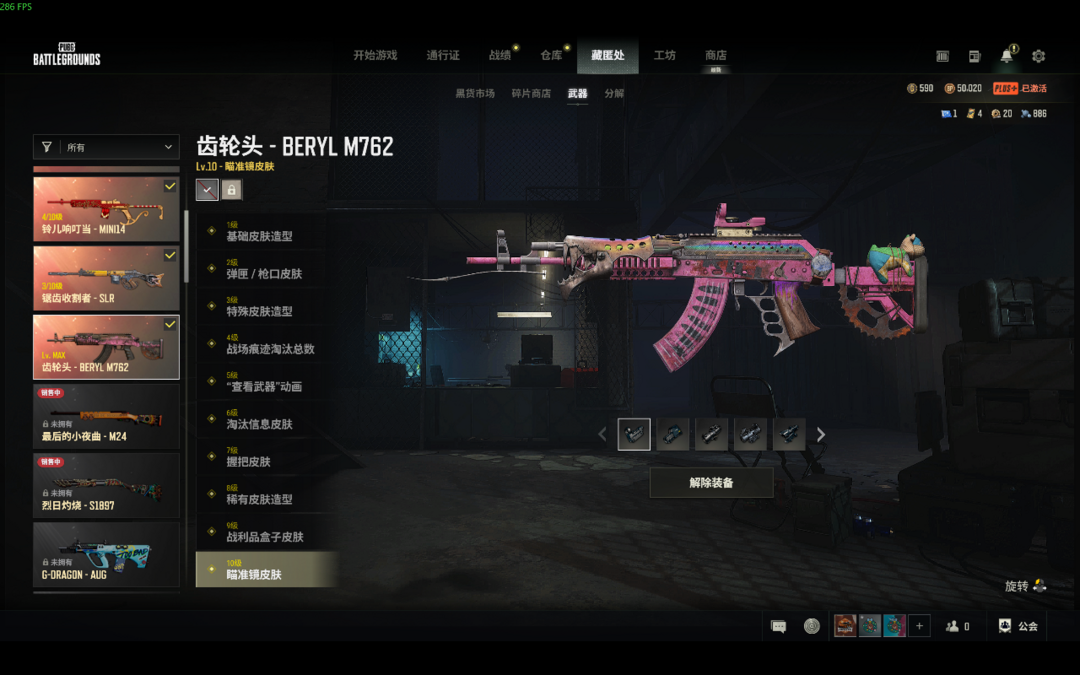Click the 解除装备 button
Image resolution: width=1080 pixels, height=675 pixels.
coord(711,483)
